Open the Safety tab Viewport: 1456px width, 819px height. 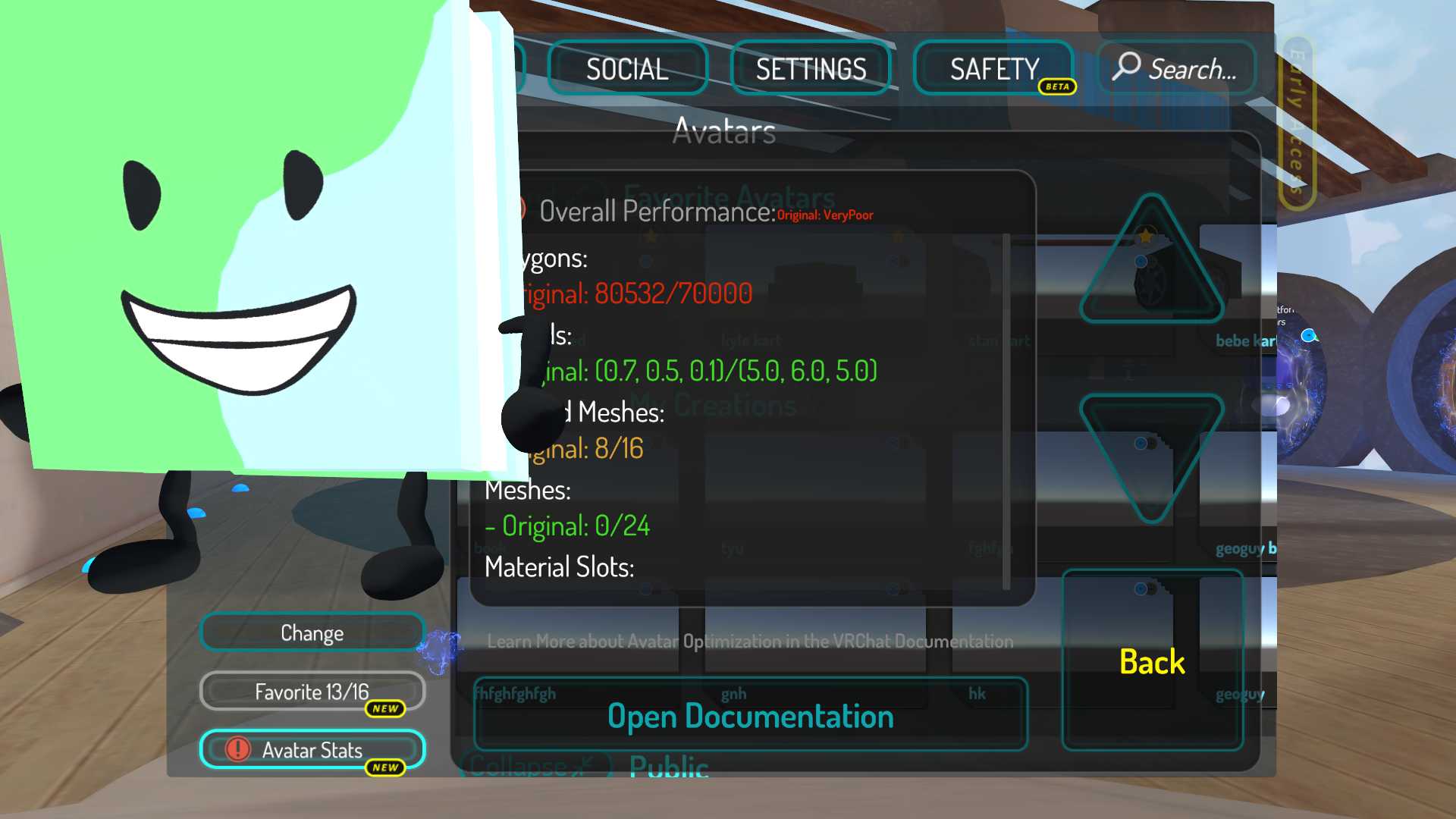(993, 69)
